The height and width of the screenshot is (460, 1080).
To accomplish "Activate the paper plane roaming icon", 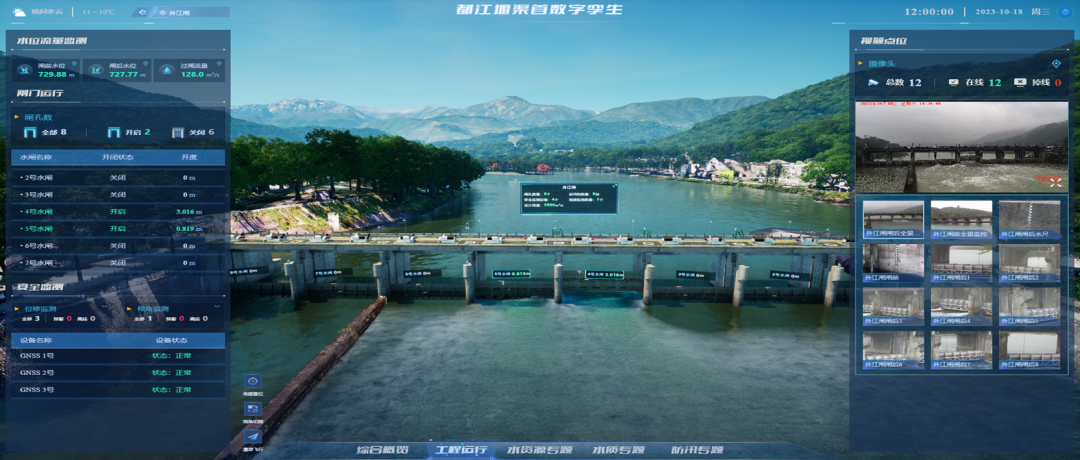I will [x=253, y=436].
